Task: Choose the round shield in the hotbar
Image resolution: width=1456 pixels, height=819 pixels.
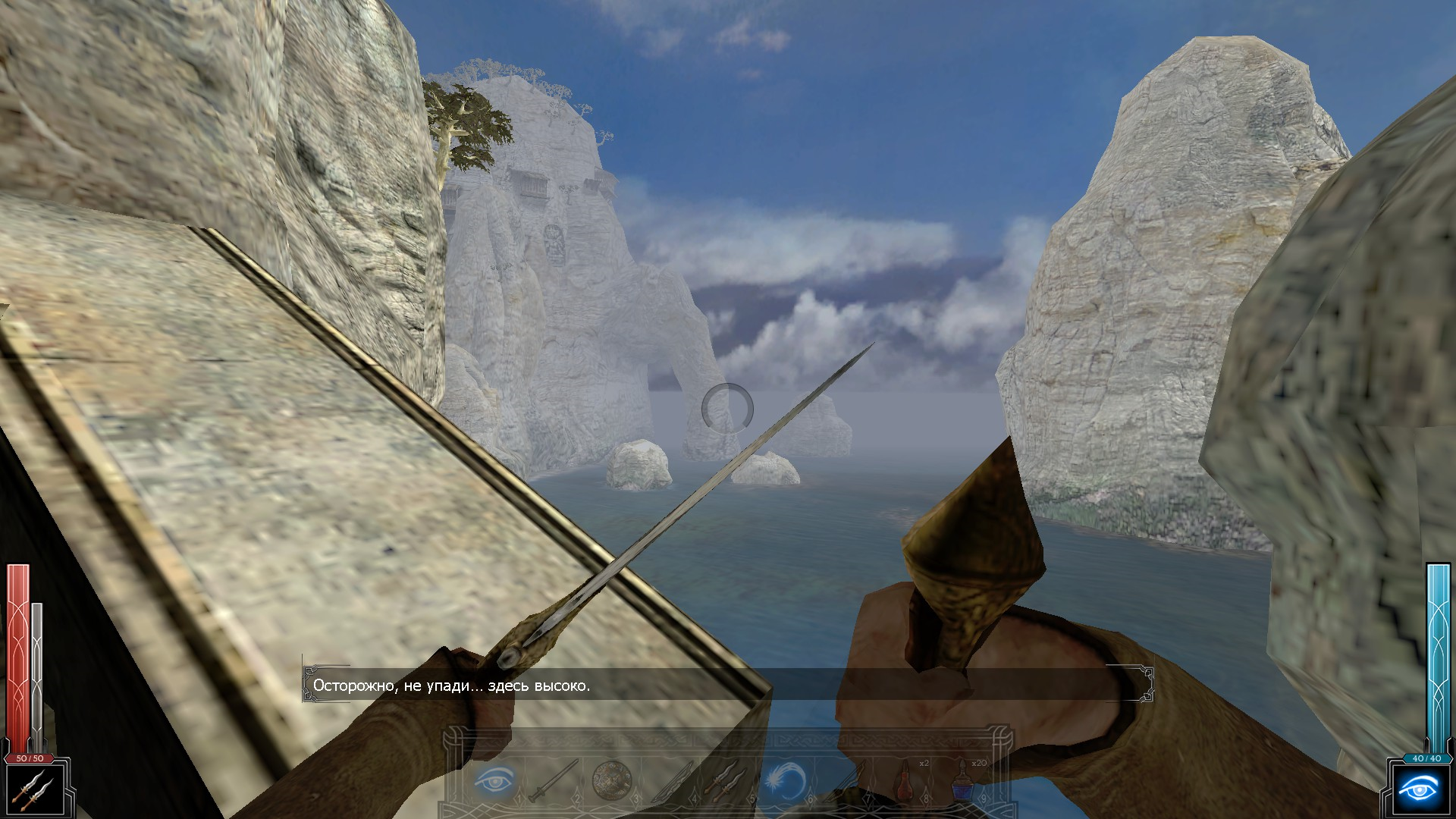Action: click(611, 780)
